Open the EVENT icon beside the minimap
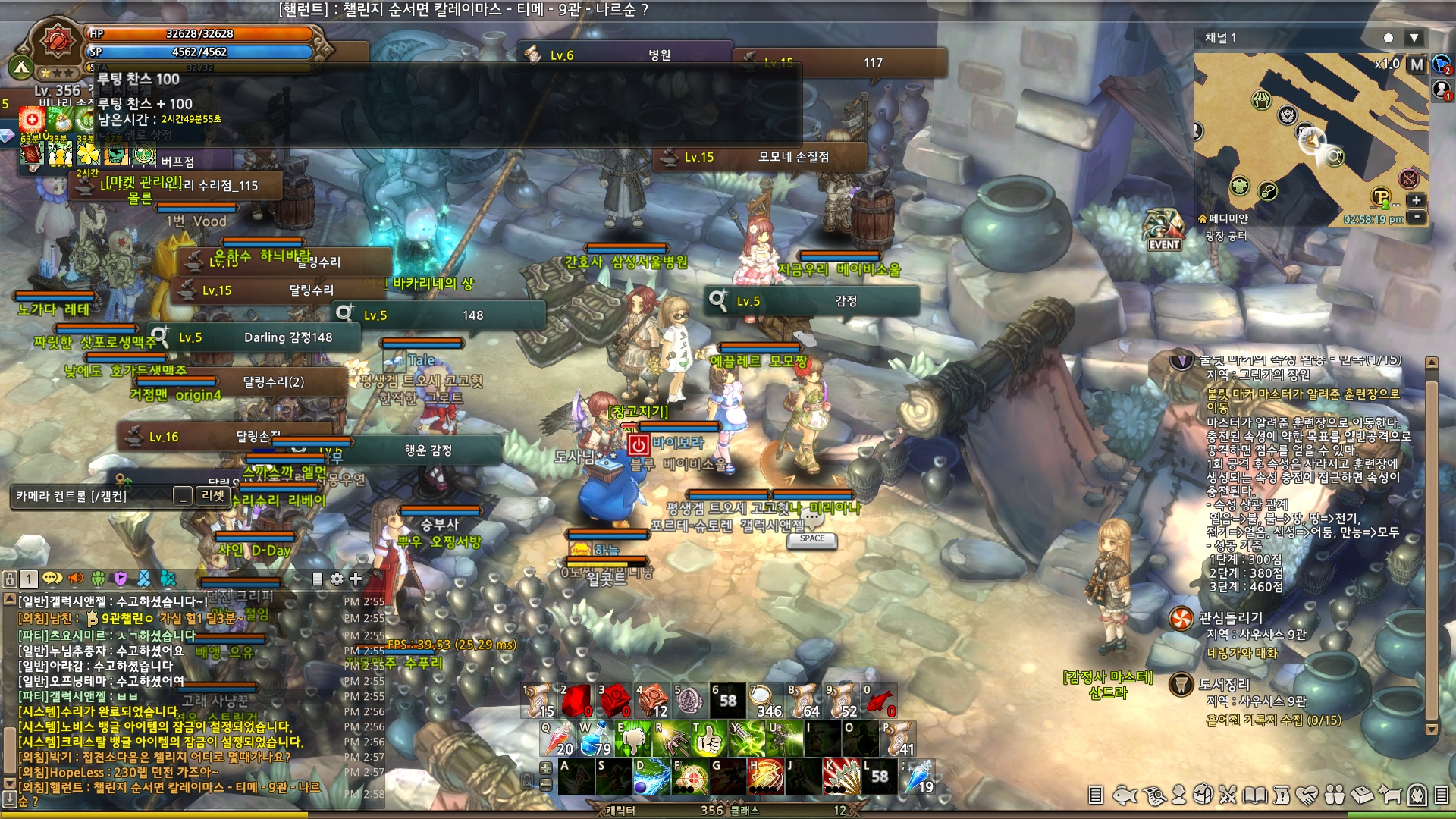 [x=1164, y=230]
